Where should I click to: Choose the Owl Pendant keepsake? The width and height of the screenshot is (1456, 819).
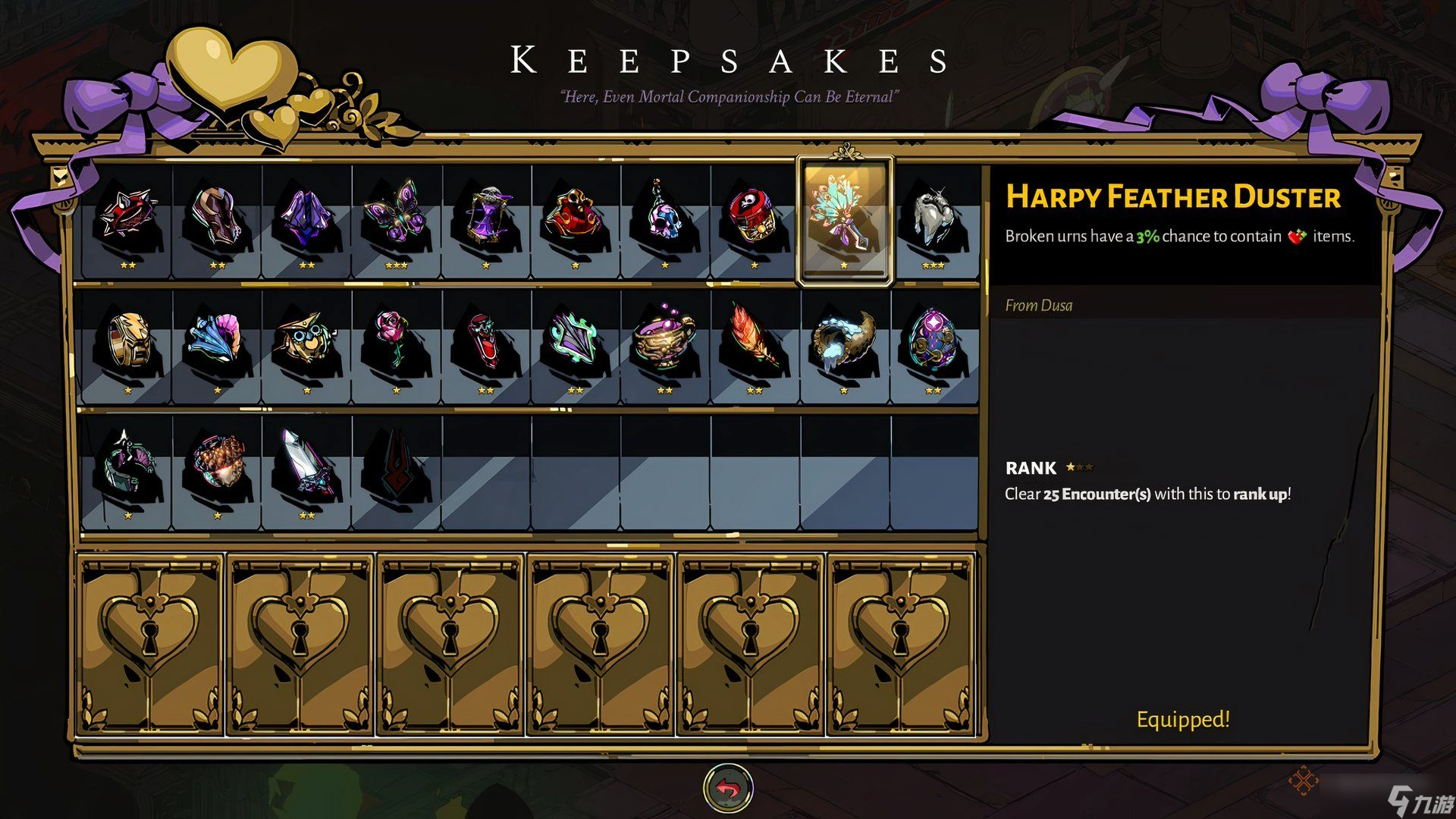click(x=306, y=343)
